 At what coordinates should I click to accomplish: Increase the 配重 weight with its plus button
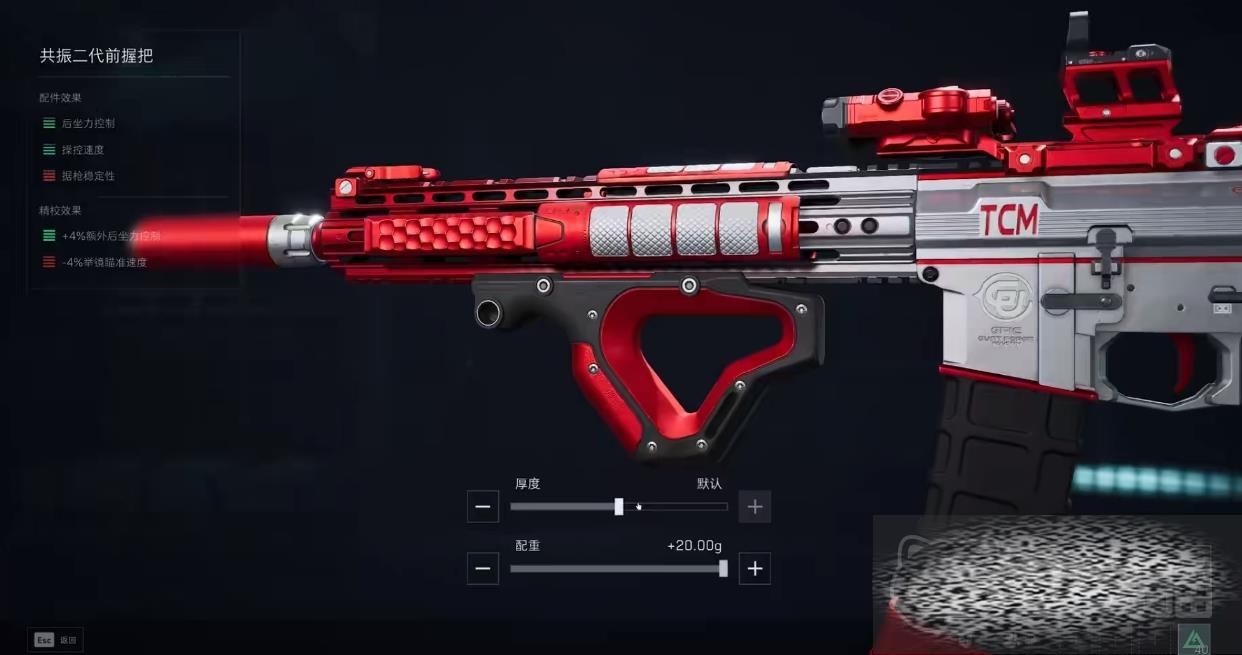(755, 569)
